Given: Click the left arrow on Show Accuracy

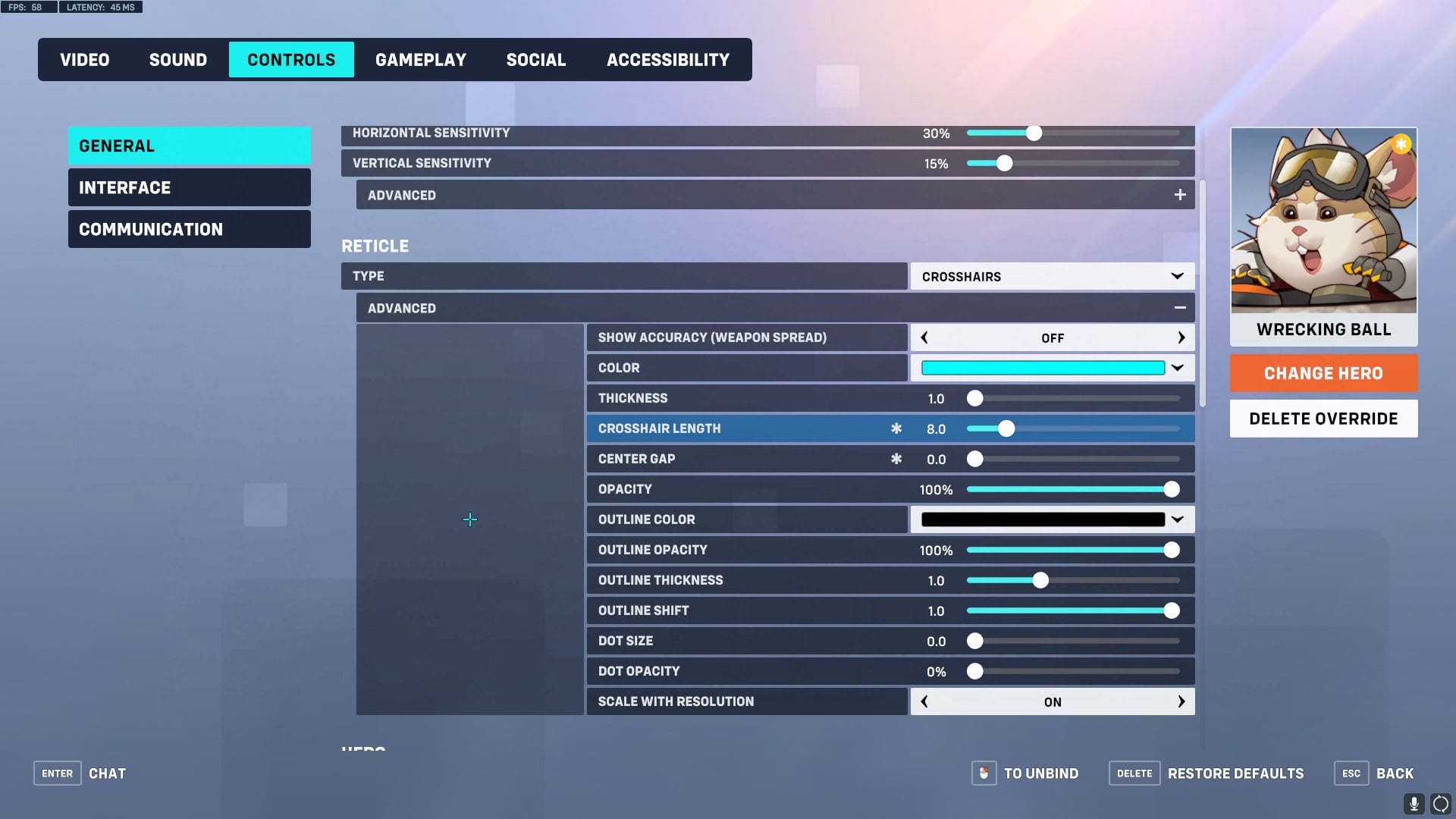Looking at the screenshot, I should (x=924, y=337).
